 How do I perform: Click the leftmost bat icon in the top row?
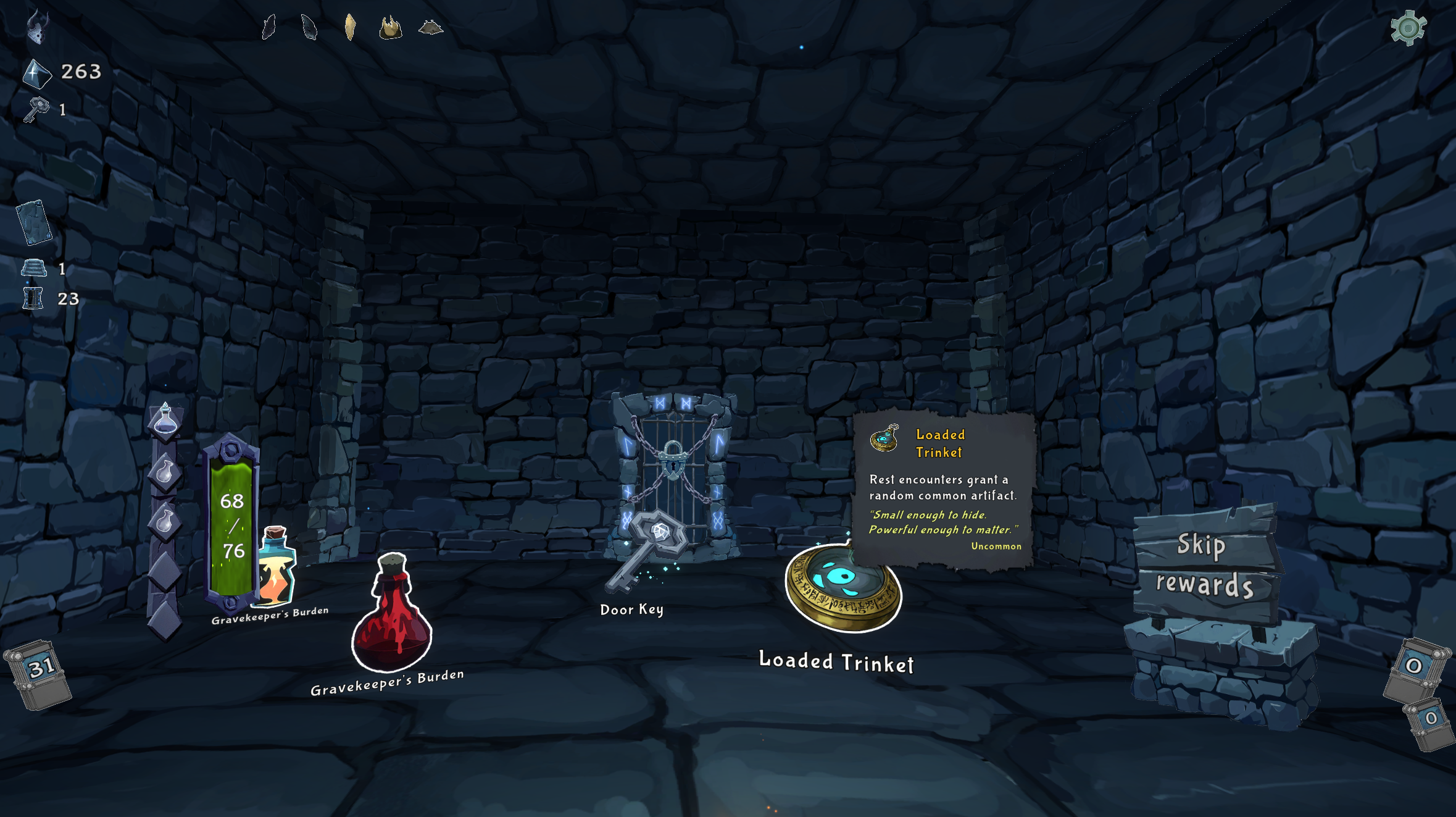click(x=268, y=28)
